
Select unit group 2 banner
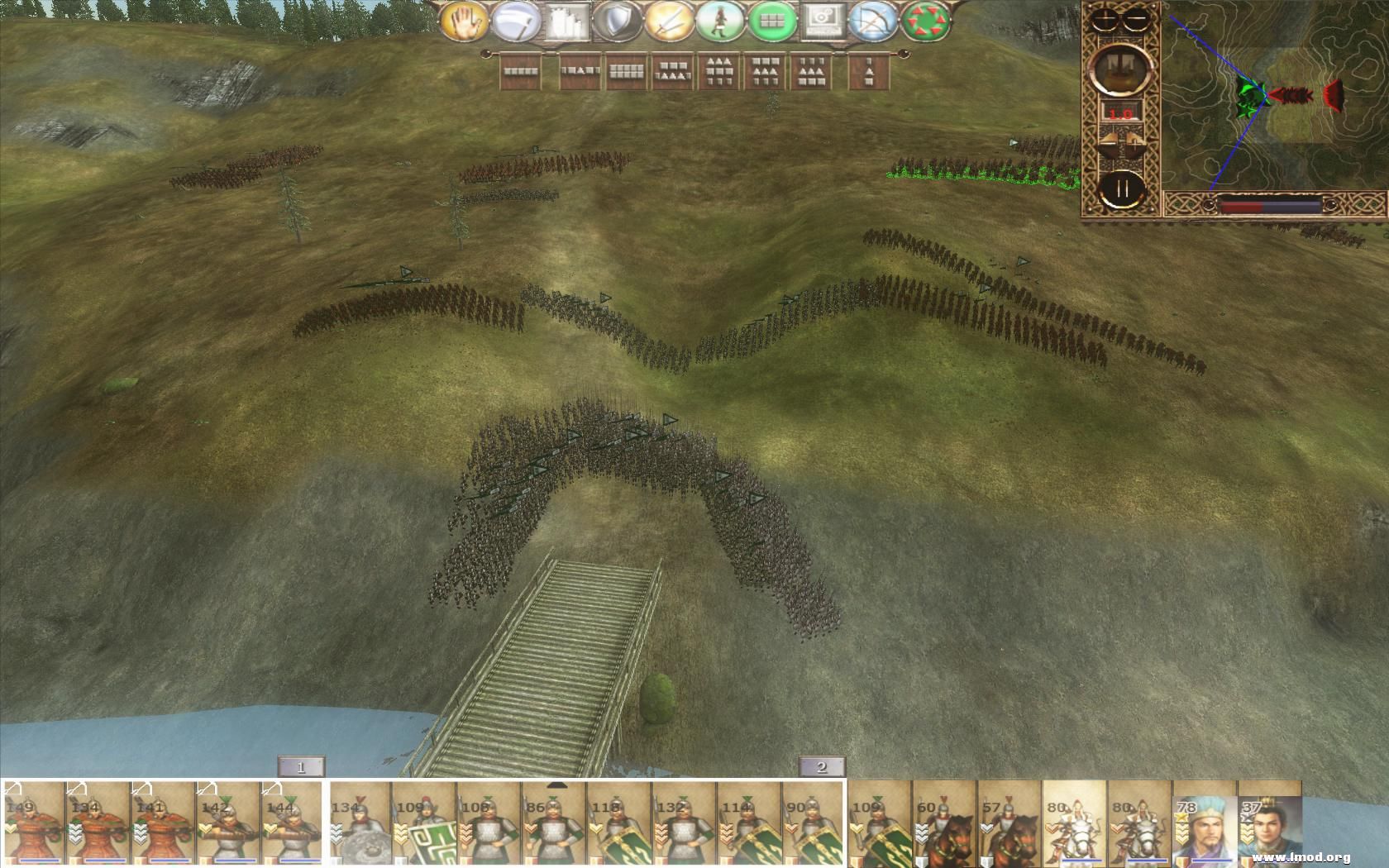coord(820,768)
